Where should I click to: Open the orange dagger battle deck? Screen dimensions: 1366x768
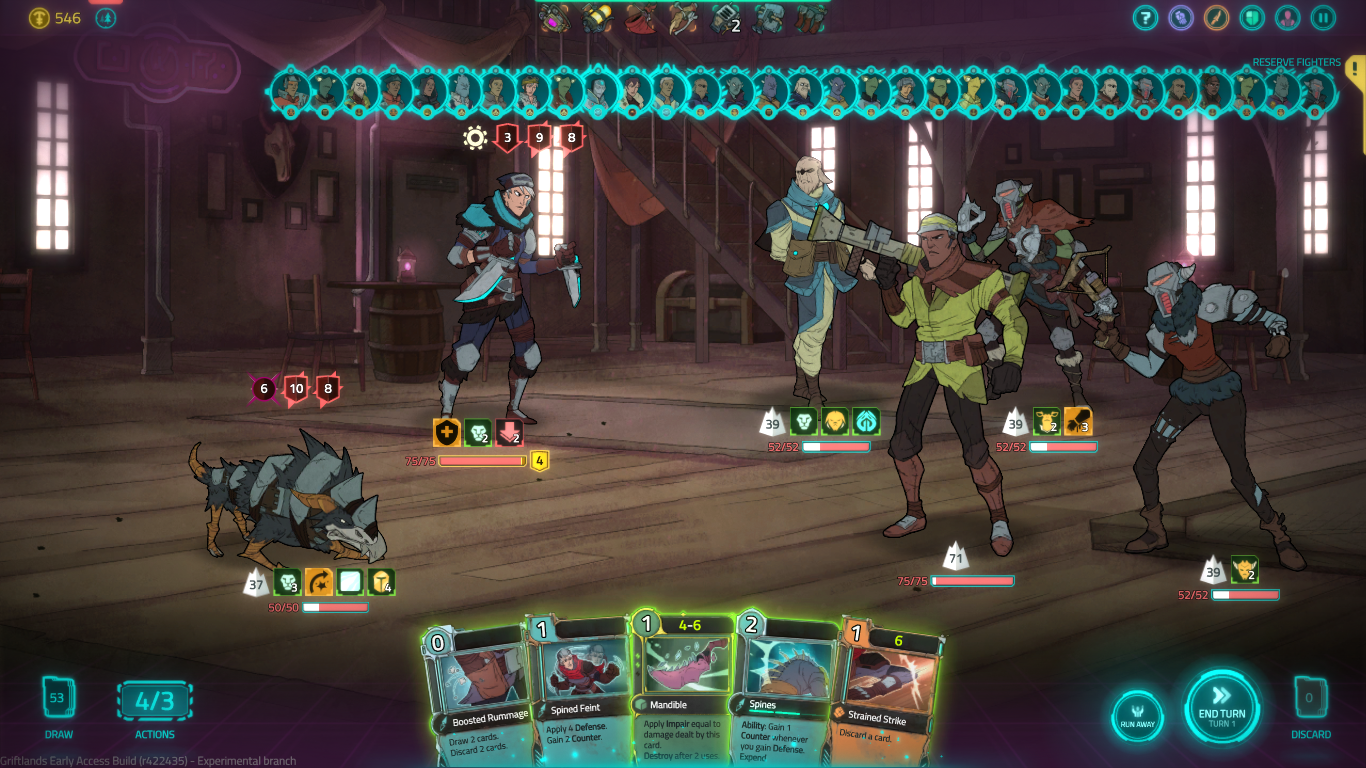pyautogui.click(x=1216, y=17)
